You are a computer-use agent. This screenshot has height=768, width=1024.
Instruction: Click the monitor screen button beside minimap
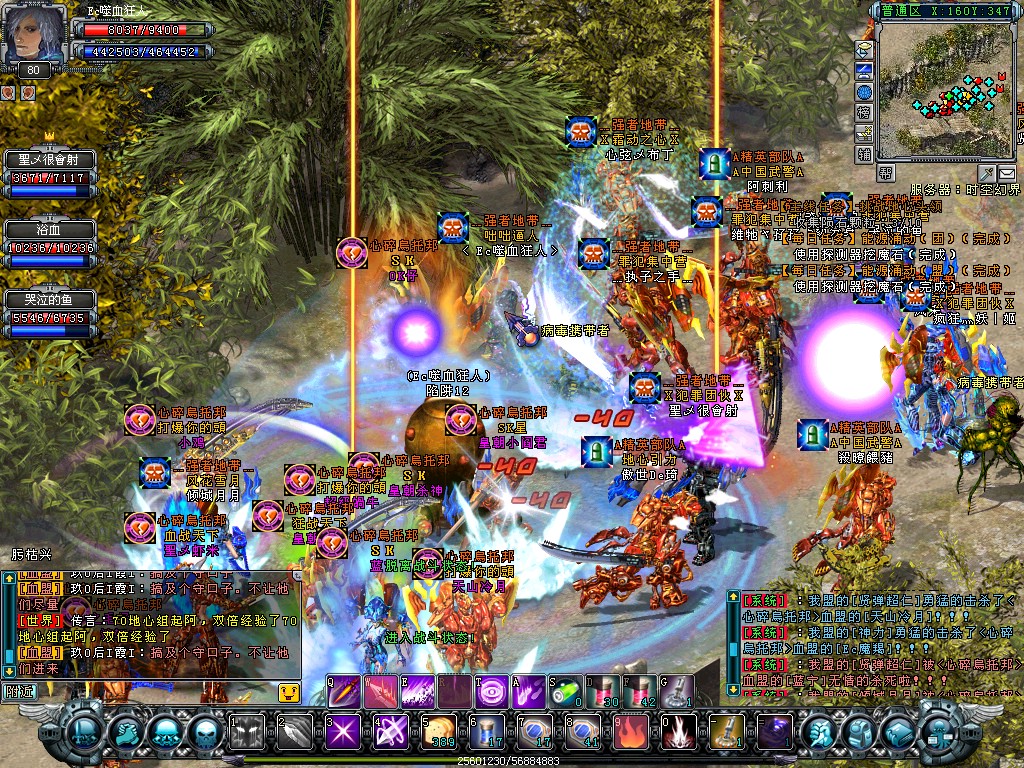tap(864, 70)
